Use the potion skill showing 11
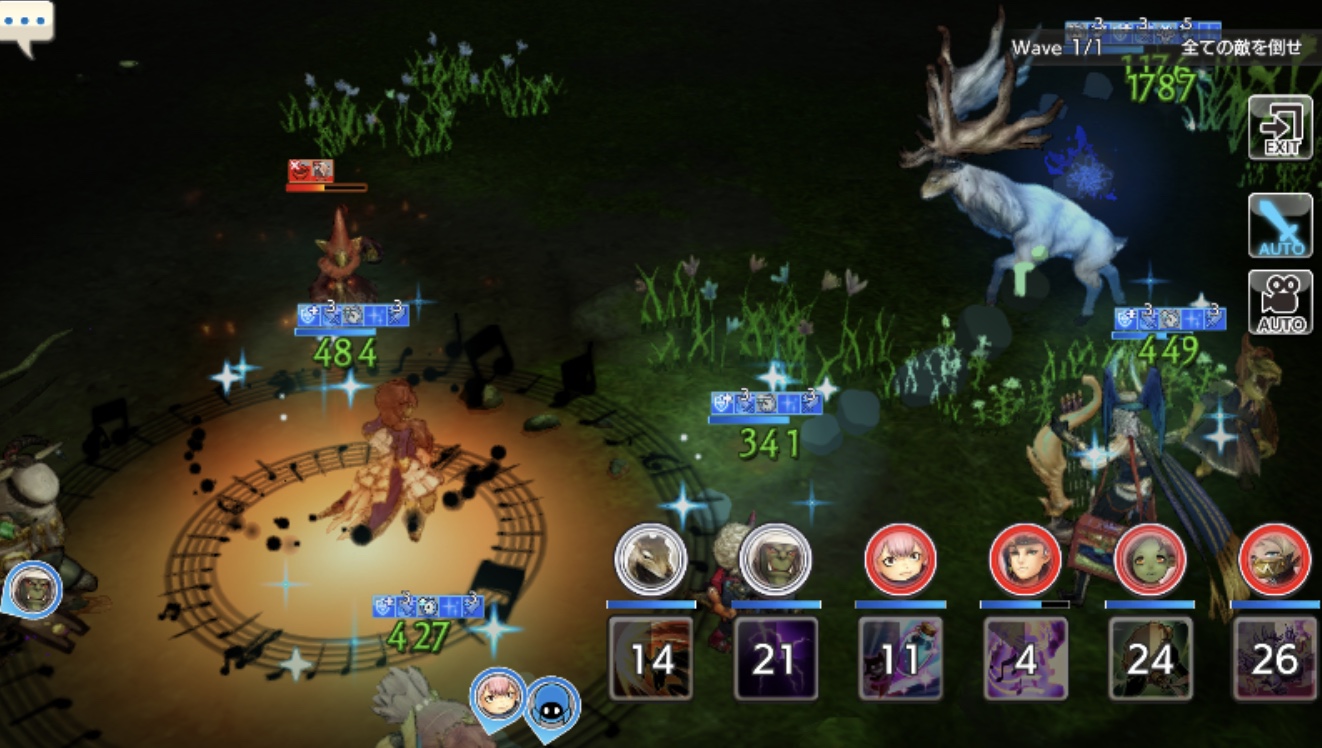Screen dimensions: 1322x748 [x=901, y=657]
